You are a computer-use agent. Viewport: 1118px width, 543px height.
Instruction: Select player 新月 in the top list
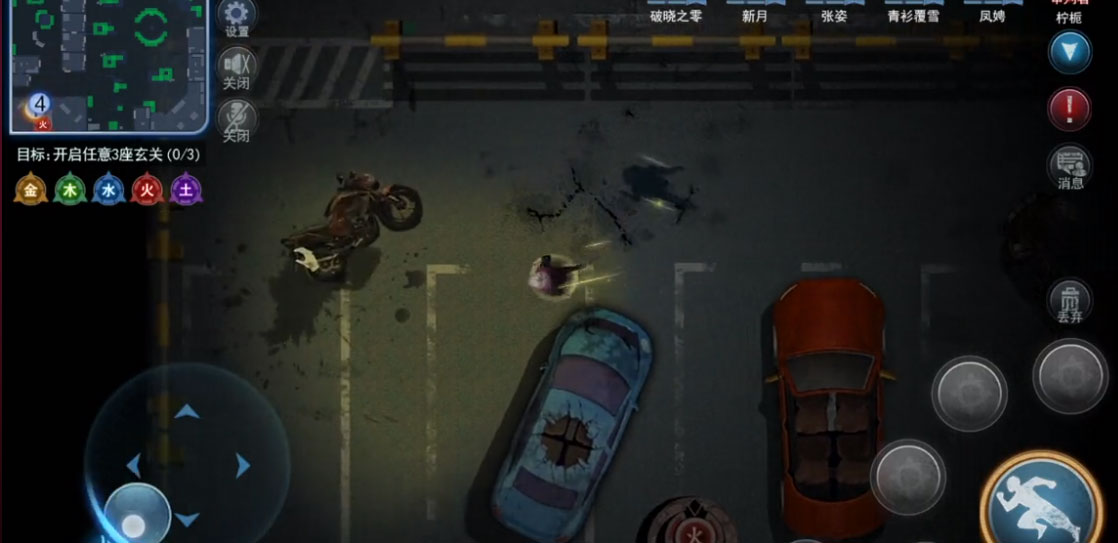755,14
